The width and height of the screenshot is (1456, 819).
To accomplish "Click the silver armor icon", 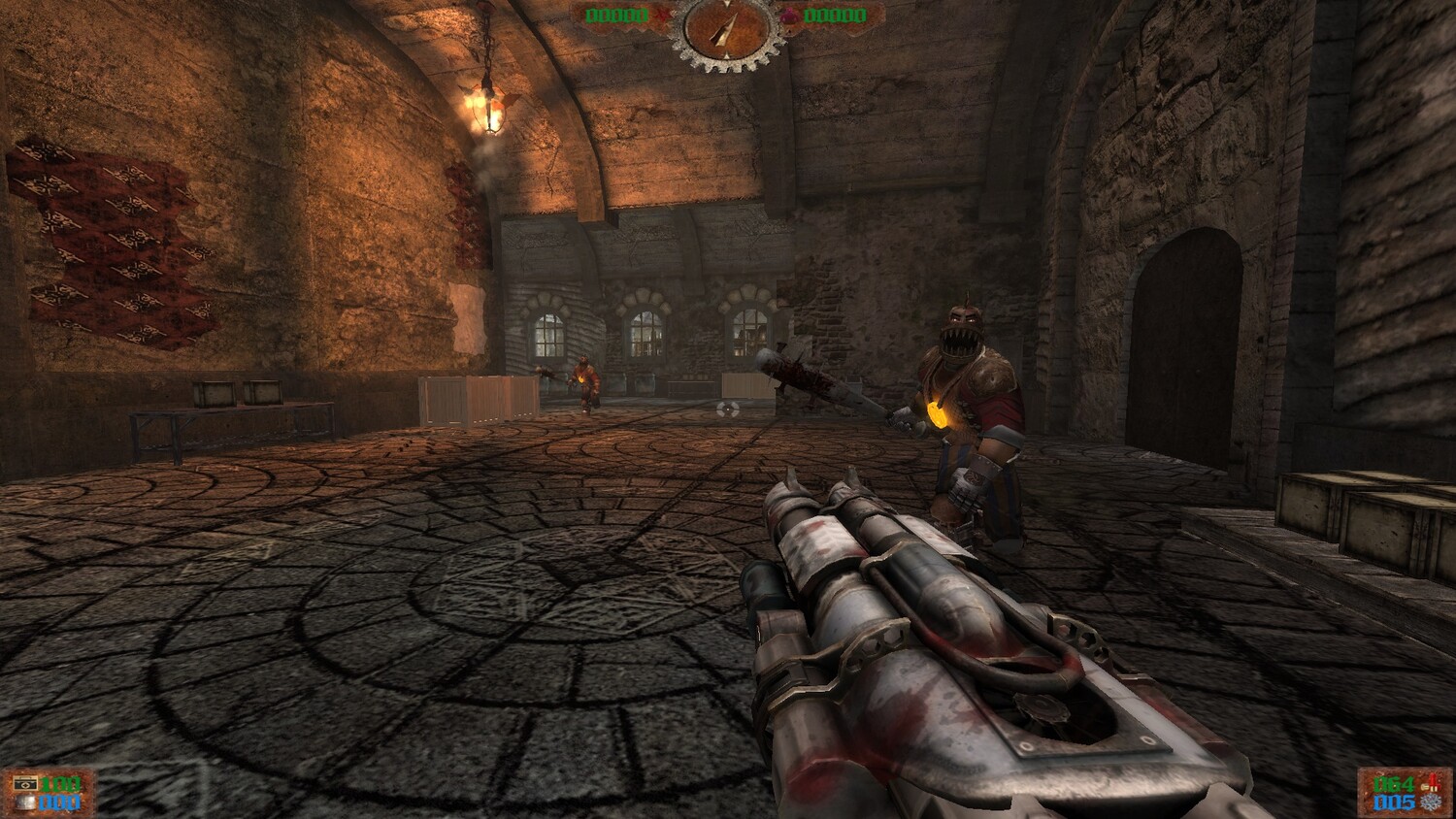I will point(25,803).
